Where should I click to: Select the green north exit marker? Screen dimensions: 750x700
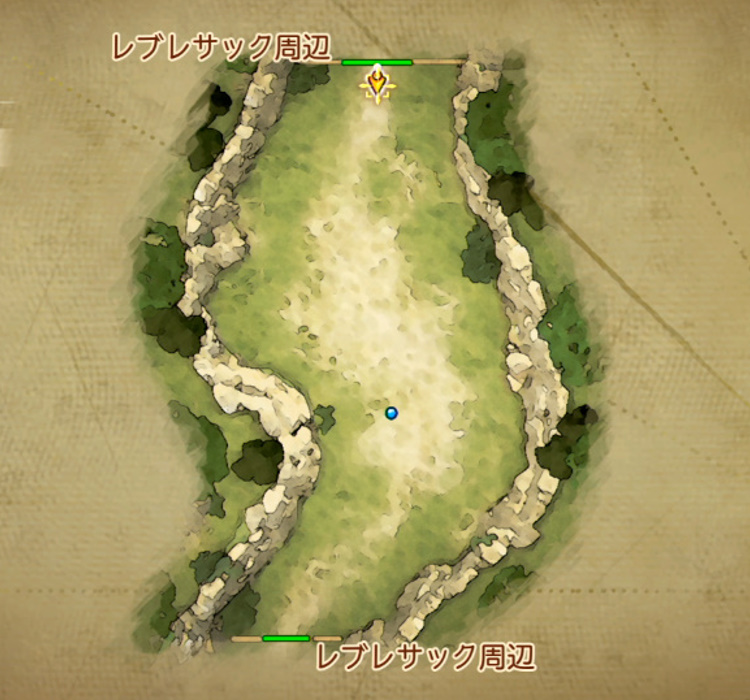[377, 62]
